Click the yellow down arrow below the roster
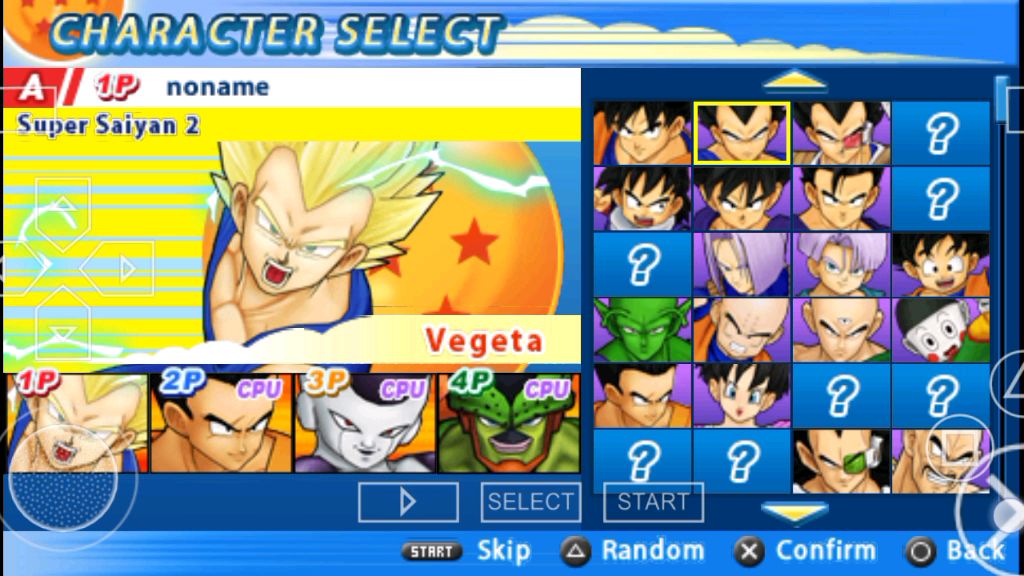The height and width of the screenshot is (576, 1024). (794, 512)
